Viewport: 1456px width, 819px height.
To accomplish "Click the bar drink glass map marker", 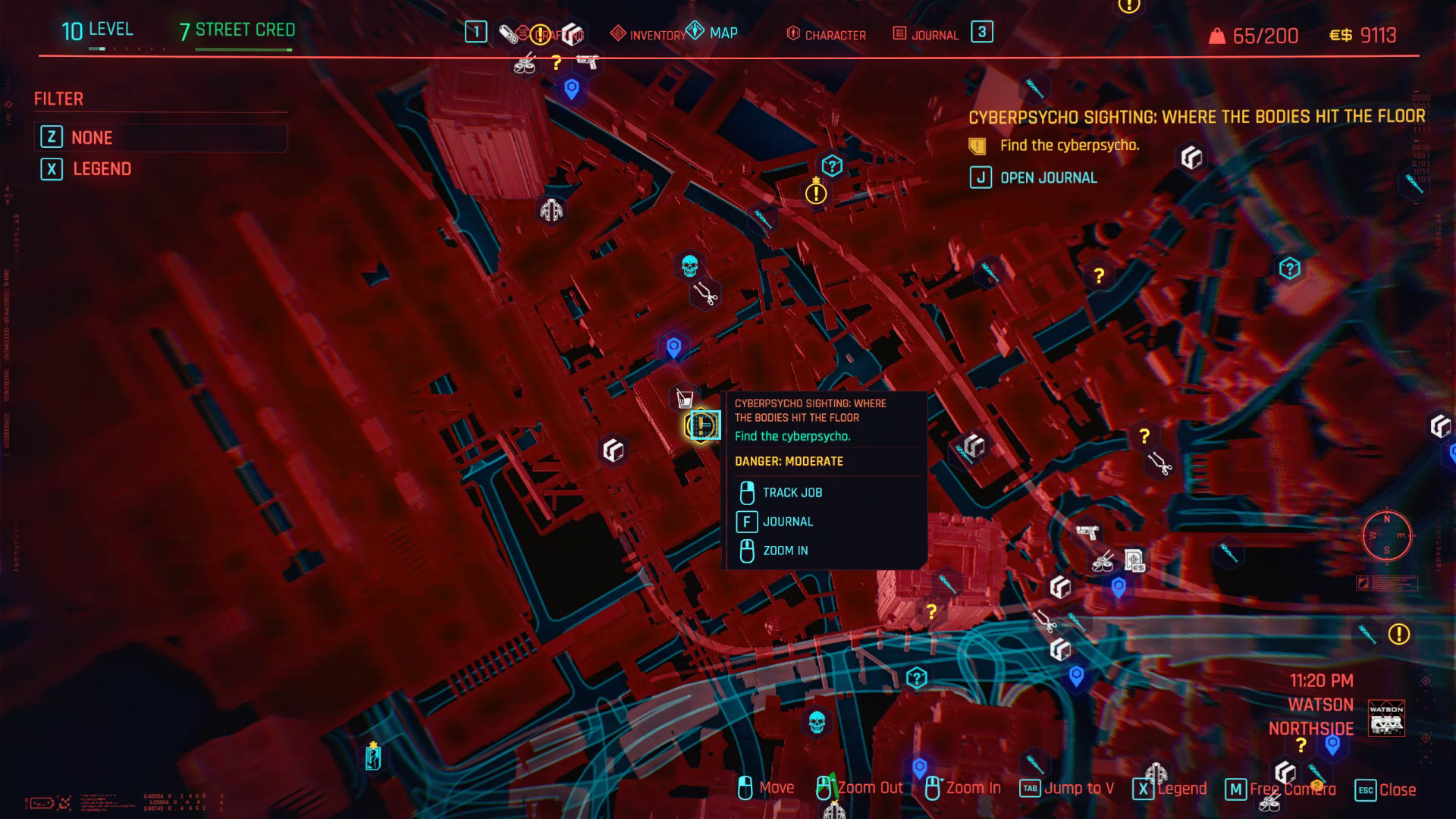I will (685, 398).
